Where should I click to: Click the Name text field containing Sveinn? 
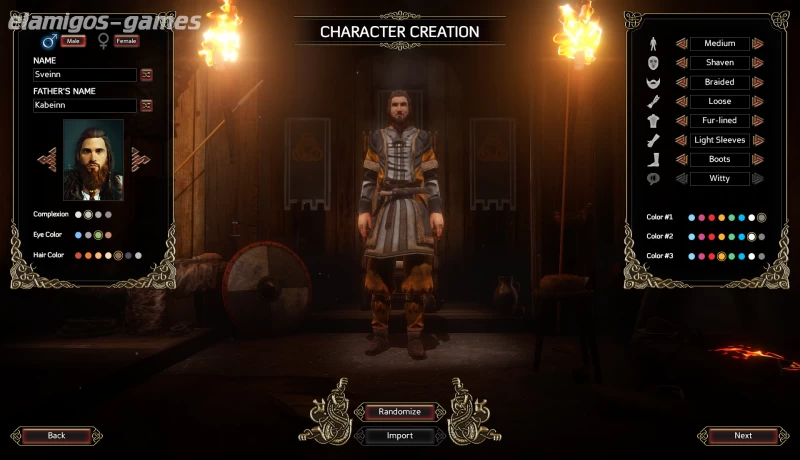(85, 75)
